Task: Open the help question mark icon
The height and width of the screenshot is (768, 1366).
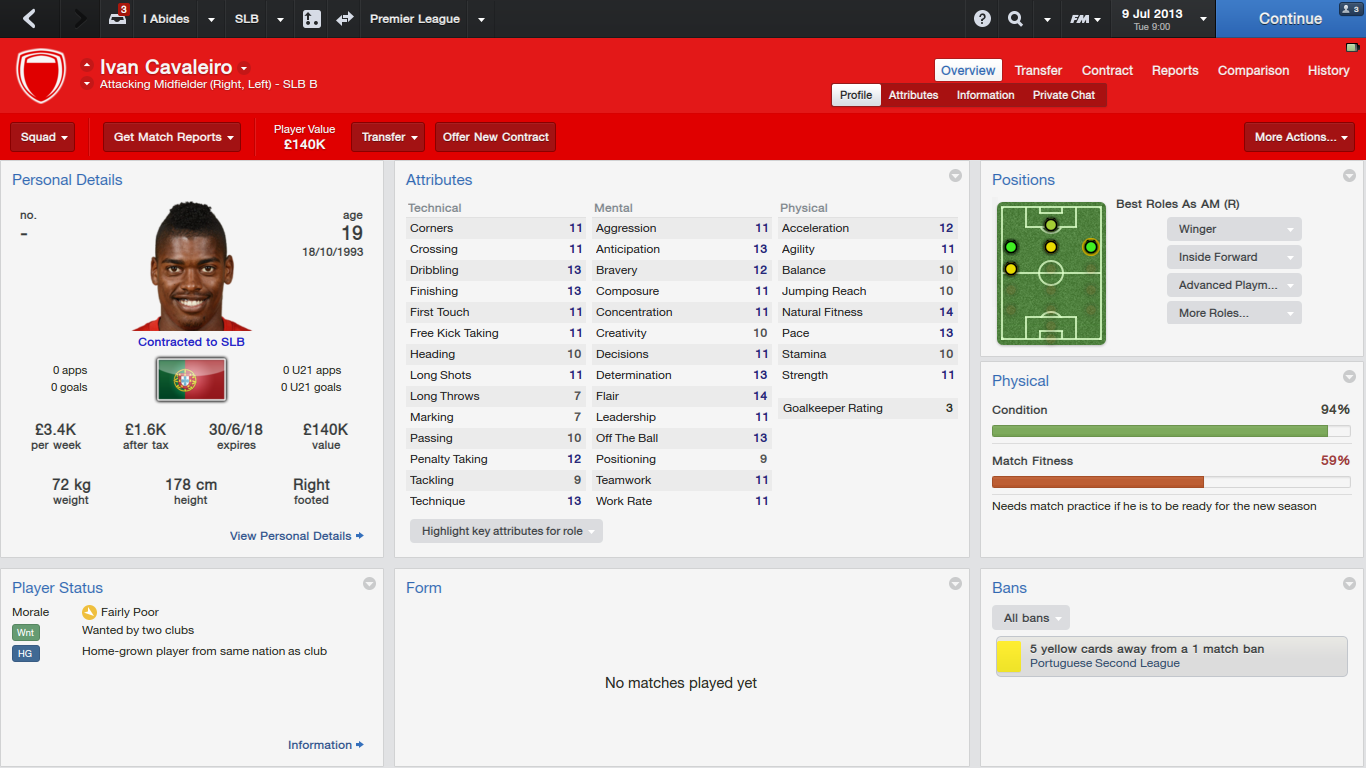Action: tap(982, 19)
